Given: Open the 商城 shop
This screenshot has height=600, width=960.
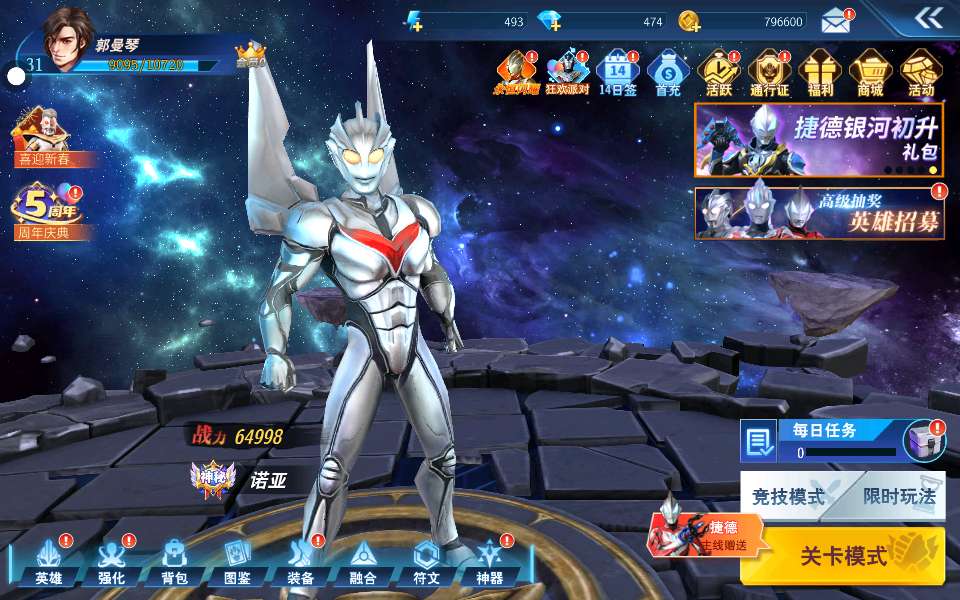Looking at the screenshot, I should 870,73.
